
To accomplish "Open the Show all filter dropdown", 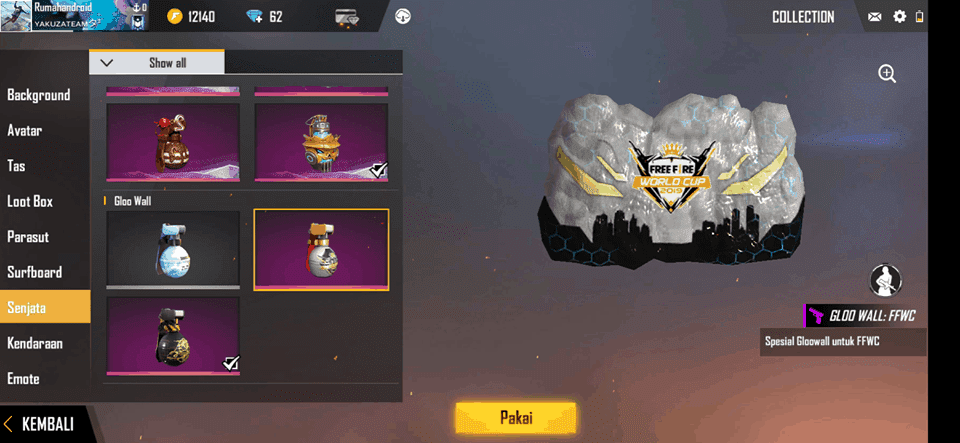I will coord(157,63).
